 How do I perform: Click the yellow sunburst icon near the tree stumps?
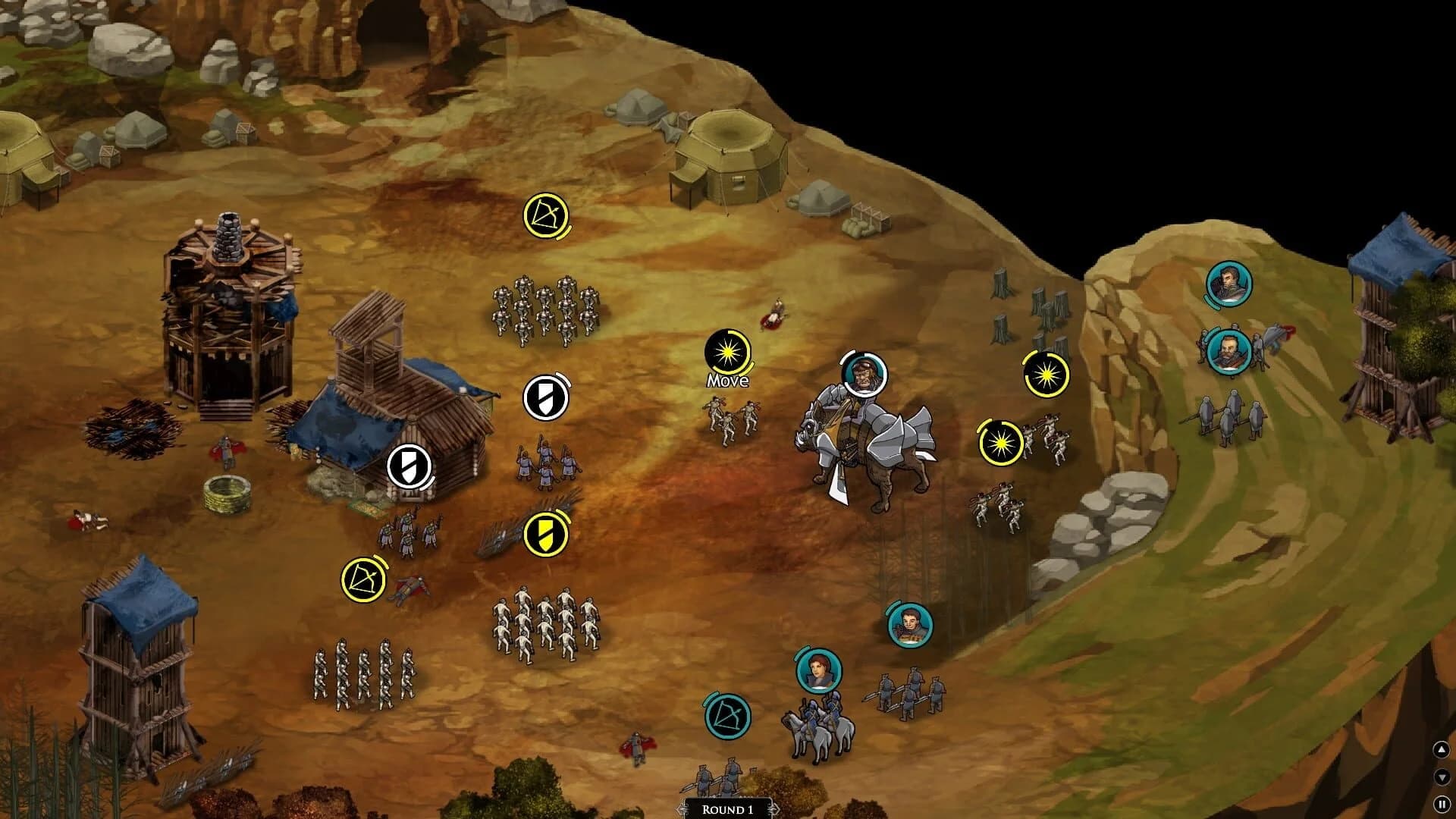(1046, 375)
